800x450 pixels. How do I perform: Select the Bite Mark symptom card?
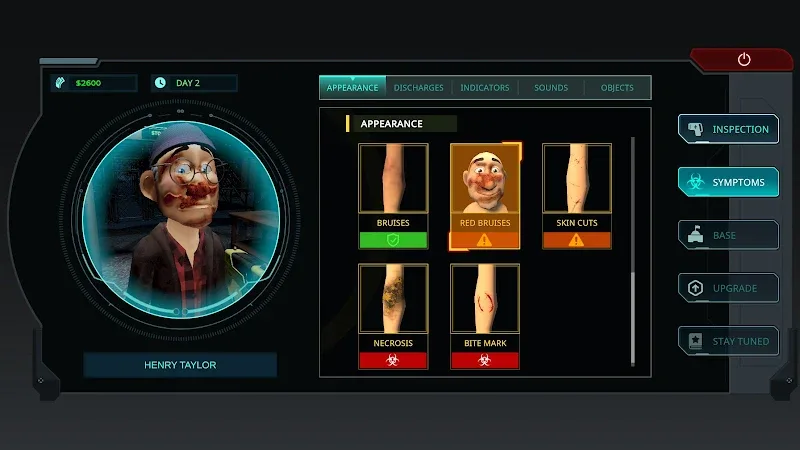tap(485, 316)
